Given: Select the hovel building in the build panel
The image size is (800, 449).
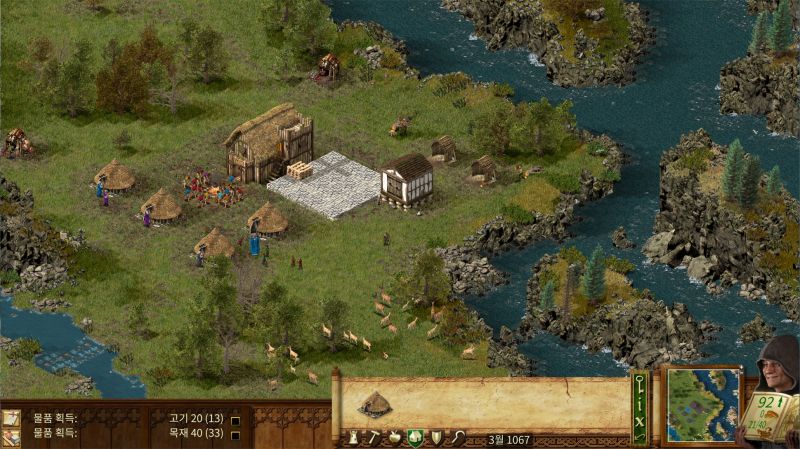Looking at the screenshot, I should [375, 404].
